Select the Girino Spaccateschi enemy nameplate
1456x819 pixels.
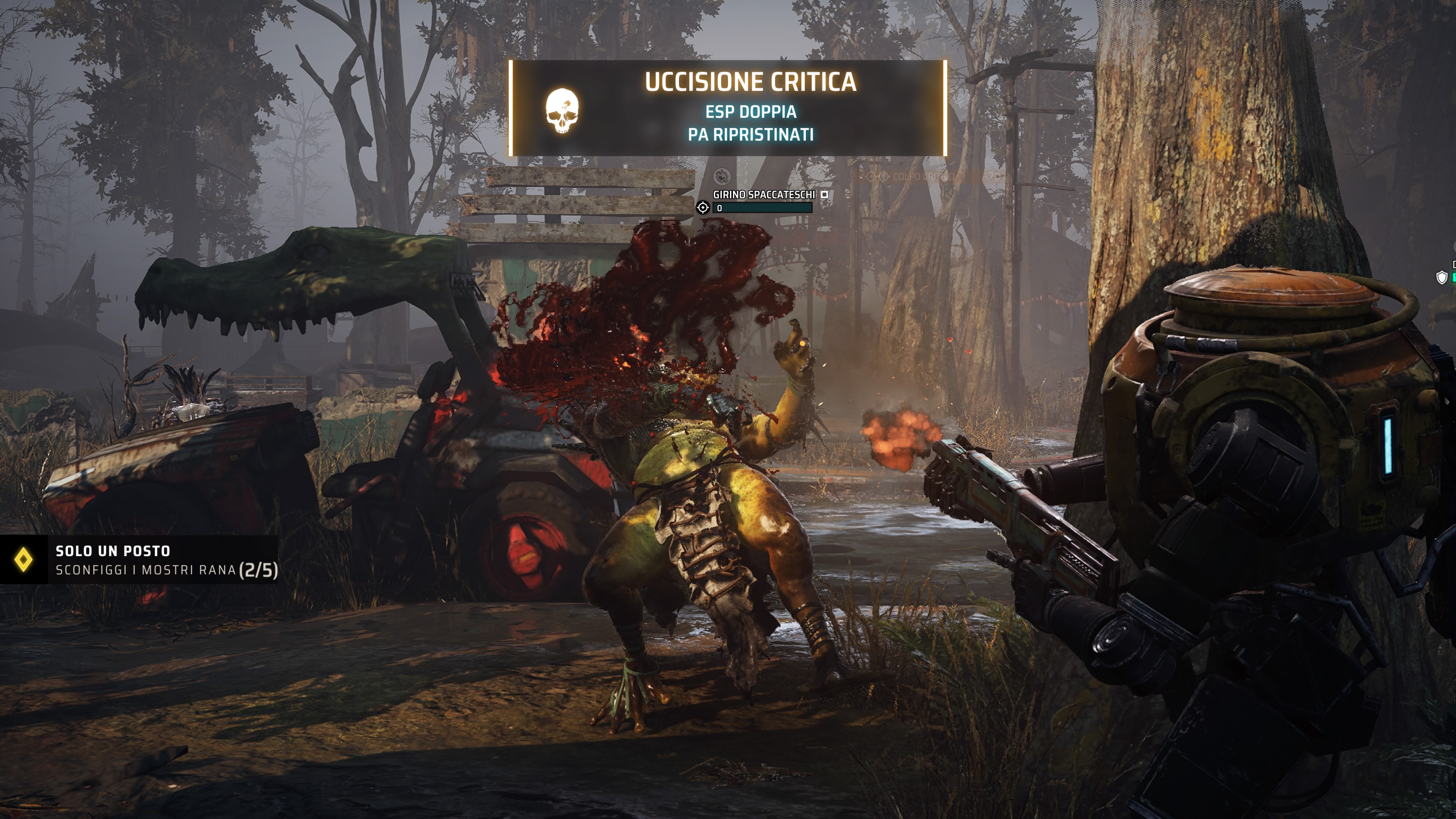pyautogui.click(x=764, y=195)
